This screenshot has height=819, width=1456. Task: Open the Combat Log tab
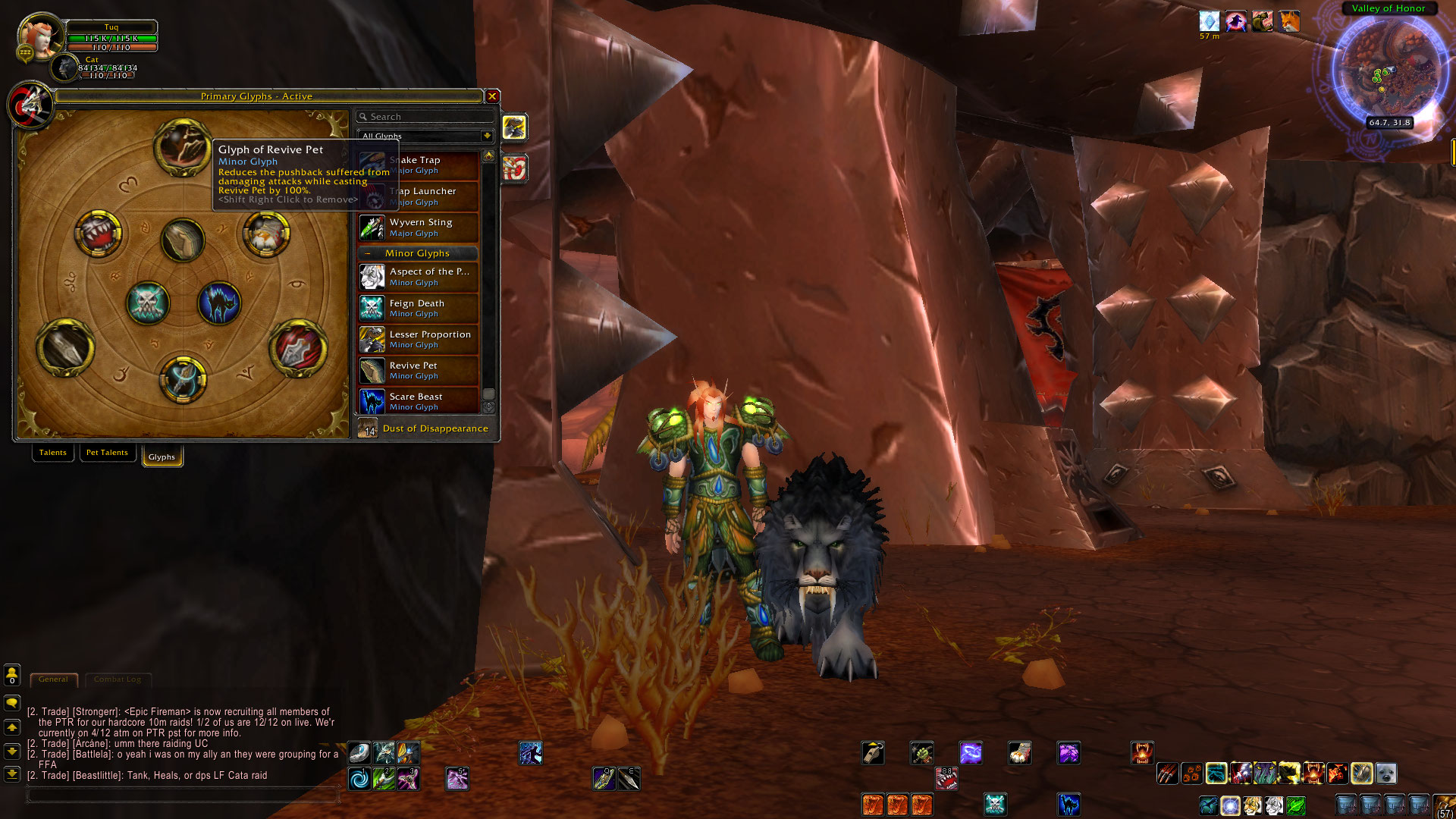(118, 679)
